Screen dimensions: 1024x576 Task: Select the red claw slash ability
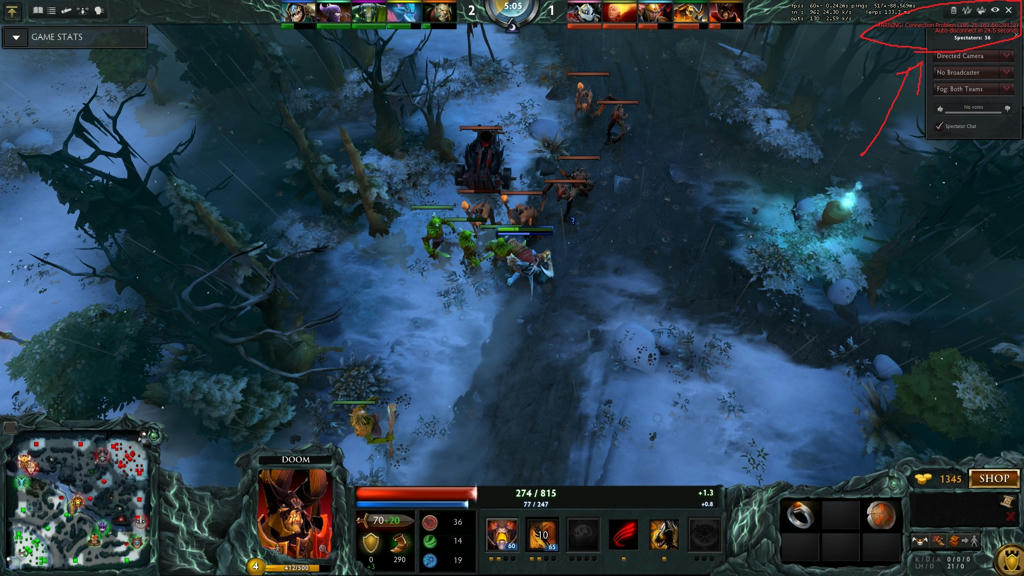coord(623,535)
